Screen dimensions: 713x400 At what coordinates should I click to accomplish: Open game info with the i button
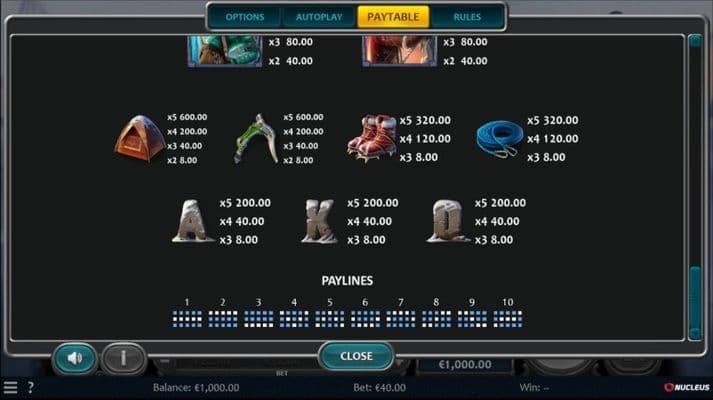[124, 357]
